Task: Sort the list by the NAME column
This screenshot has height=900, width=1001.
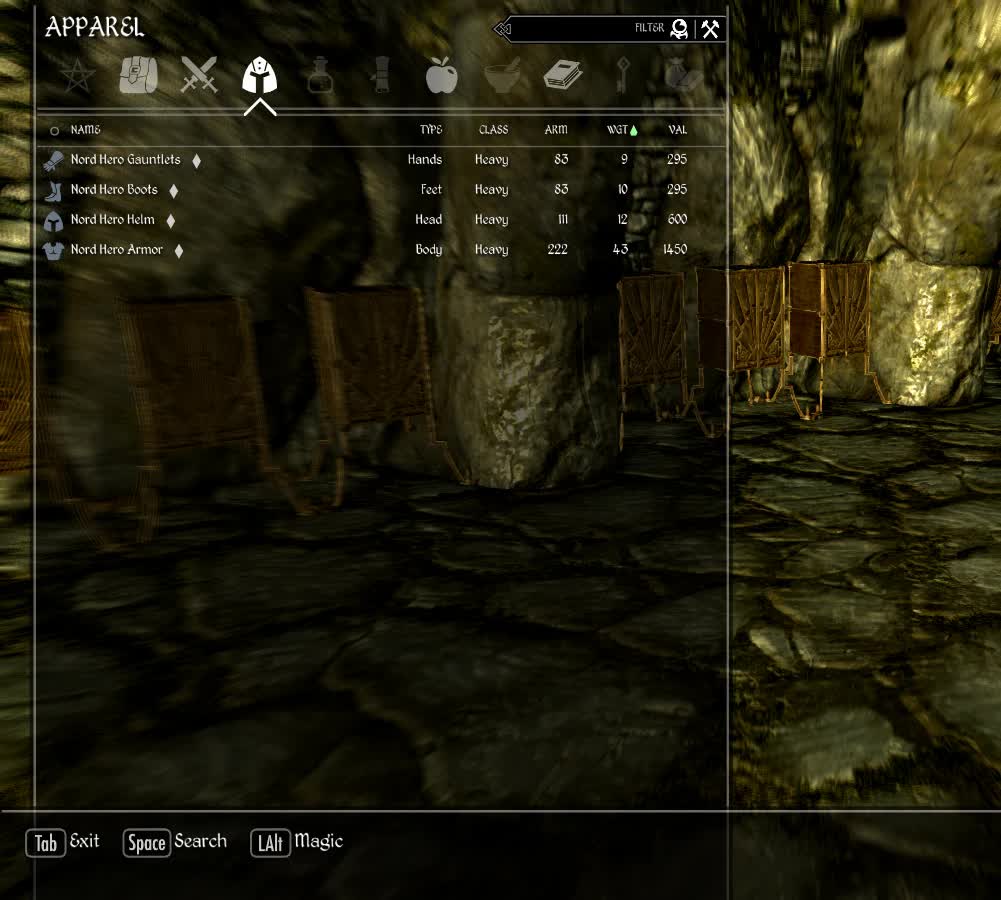Action: point(85,130)
